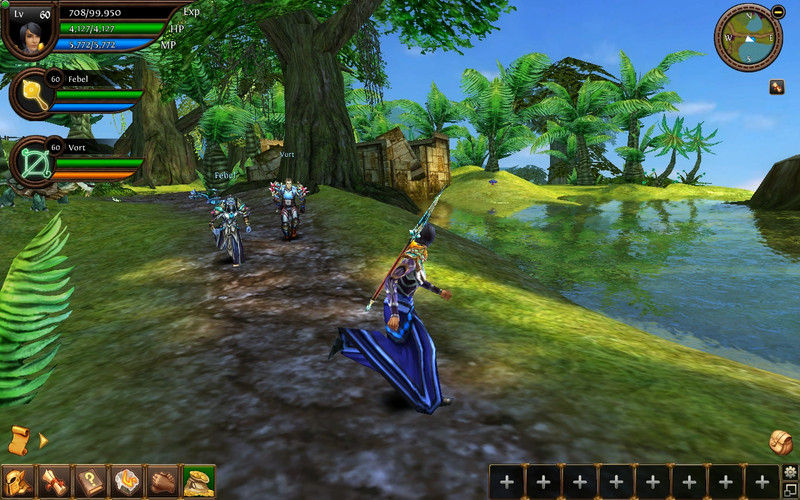Open the golden helmet menu icon
Screen dimensions: 800x500
click(17, 482)
